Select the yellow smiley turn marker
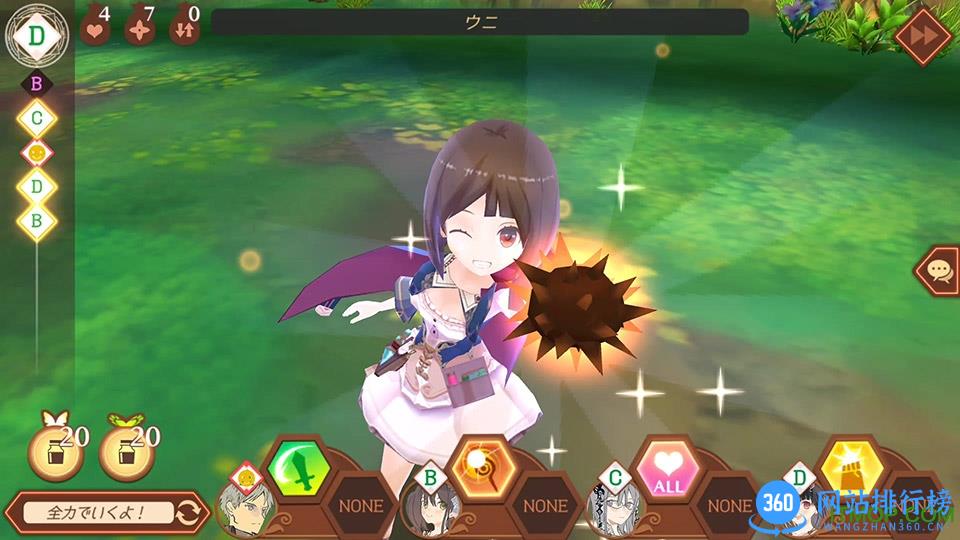The height and width of the screenshot is (540, 960). point(37,153)
